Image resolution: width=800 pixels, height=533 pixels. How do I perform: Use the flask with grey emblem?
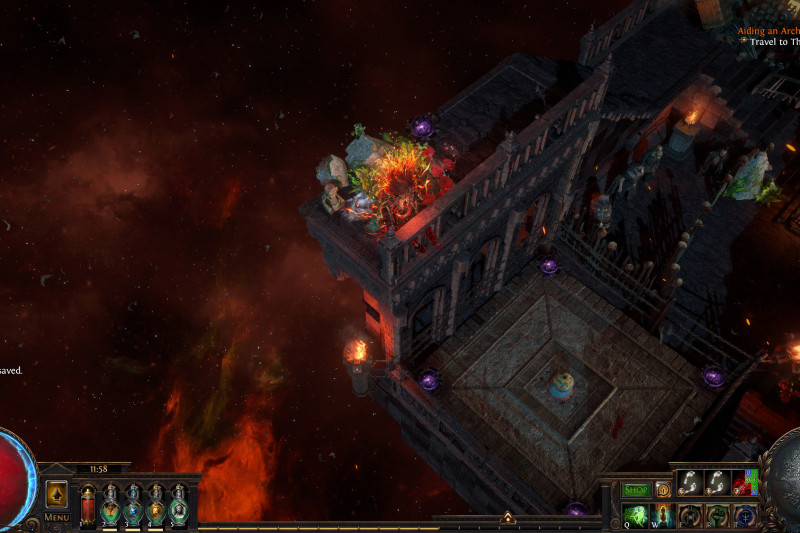coord(178,505)
